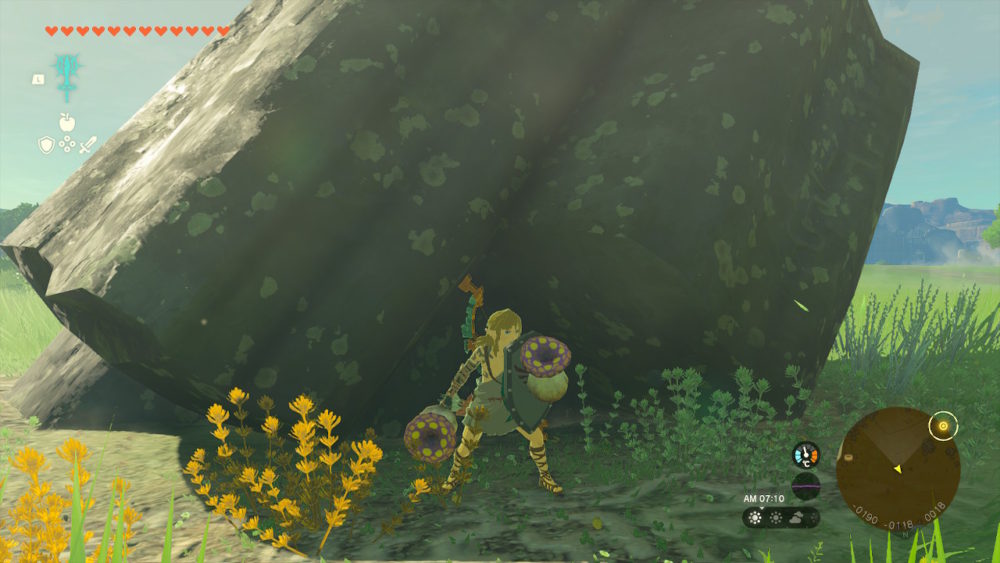
Task: Open the sword quick-select icon
Action: point(88,145)
